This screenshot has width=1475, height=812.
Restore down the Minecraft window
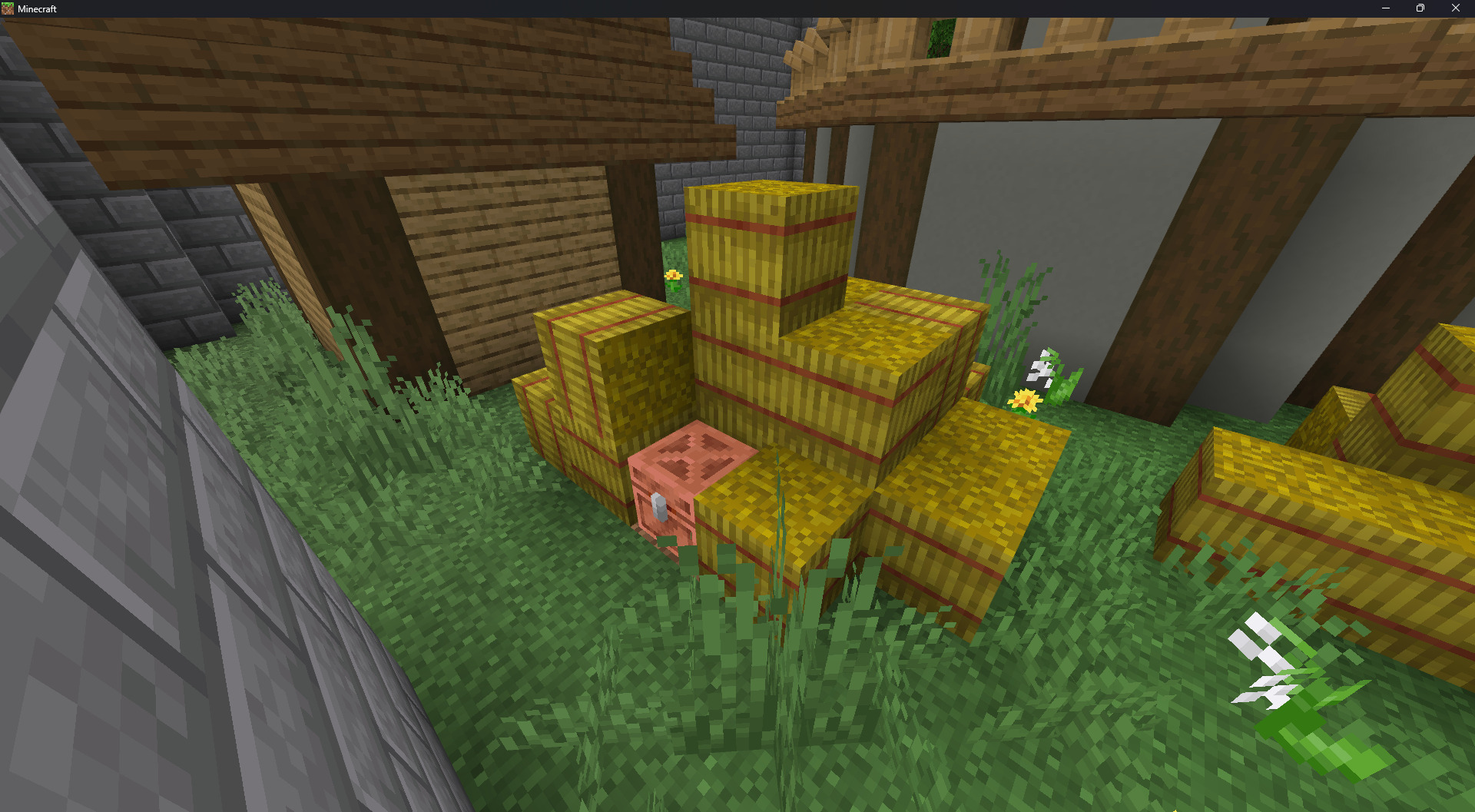(1420, 8)
